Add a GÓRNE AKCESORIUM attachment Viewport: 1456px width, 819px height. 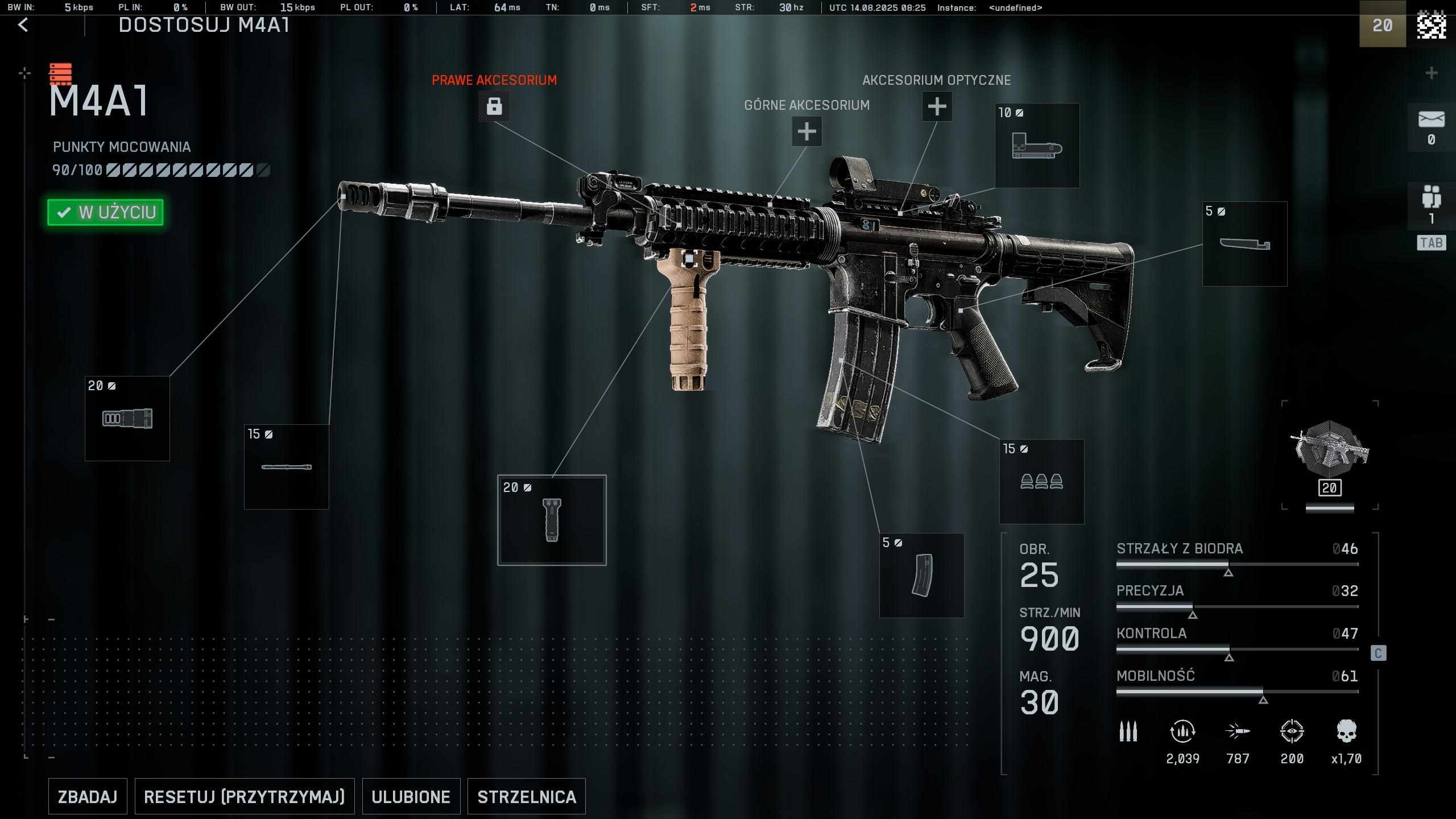pos(806,131)
